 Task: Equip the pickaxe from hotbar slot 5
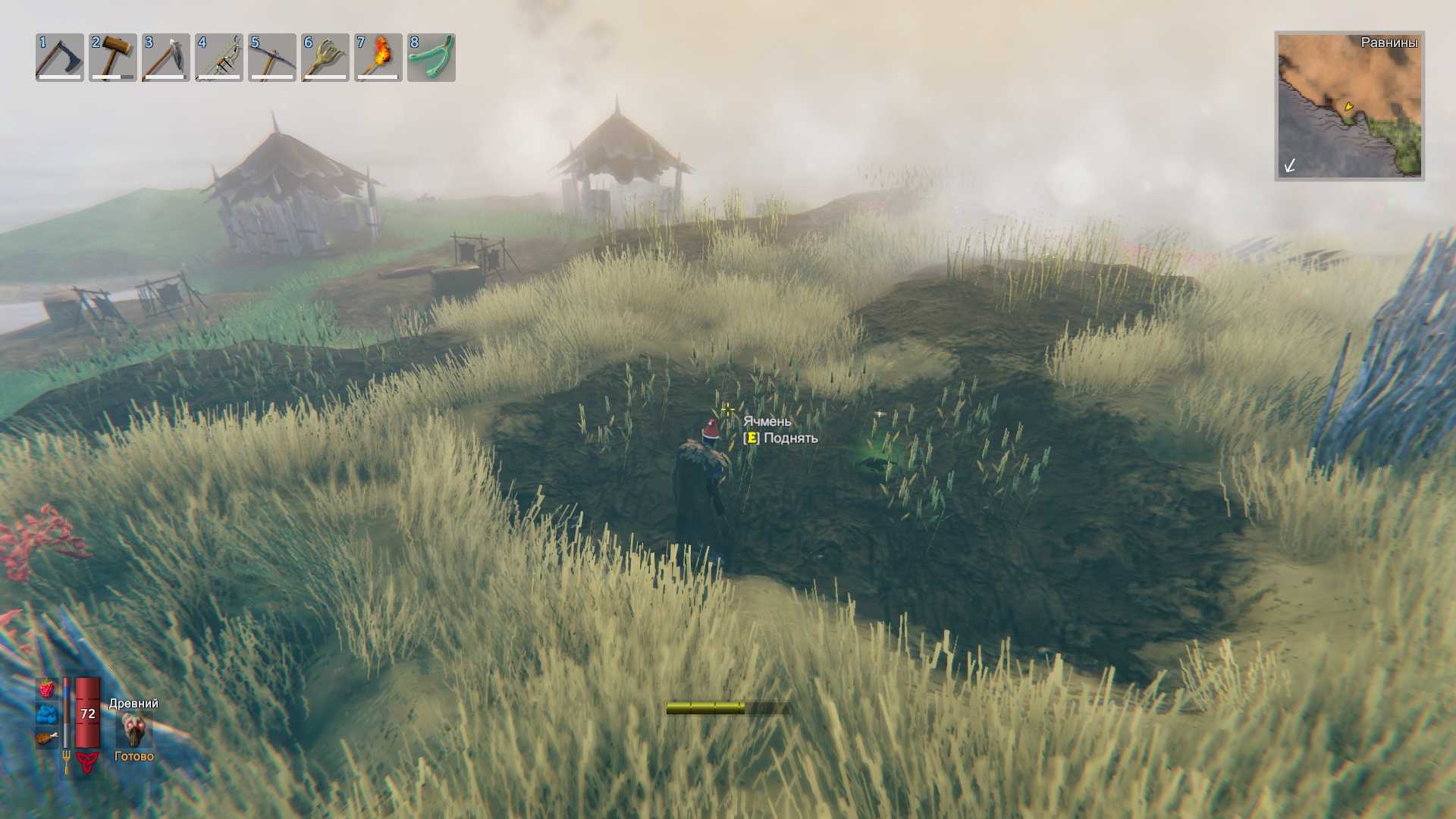click(x=271, y=57)
